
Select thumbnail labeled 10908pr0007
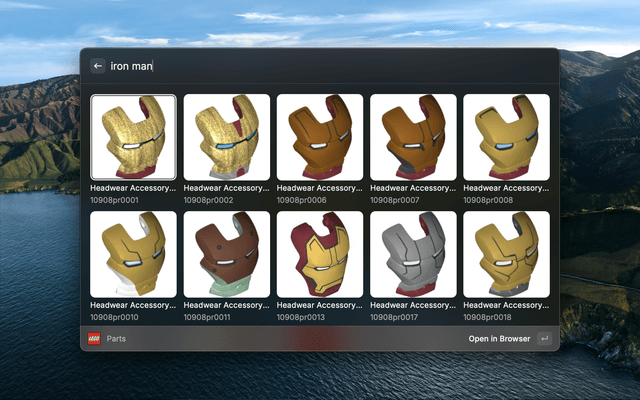413,137
